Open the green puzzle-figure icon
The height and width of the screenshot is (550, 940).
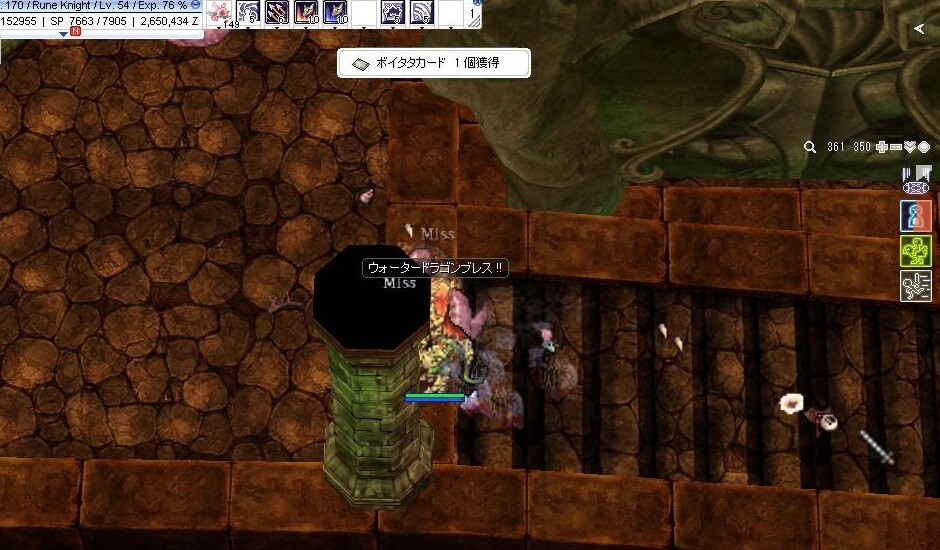916,251
